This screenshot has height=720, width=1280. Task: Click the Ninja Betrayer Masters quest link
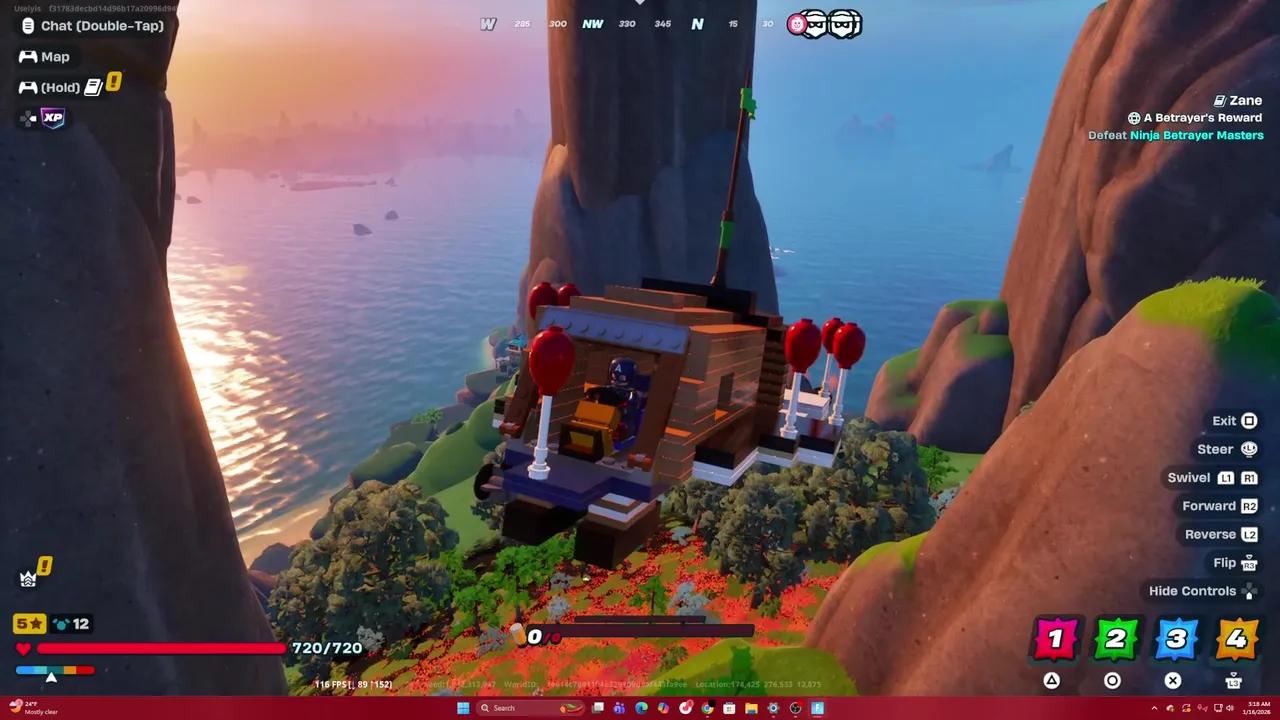[x=1196, y=134]
